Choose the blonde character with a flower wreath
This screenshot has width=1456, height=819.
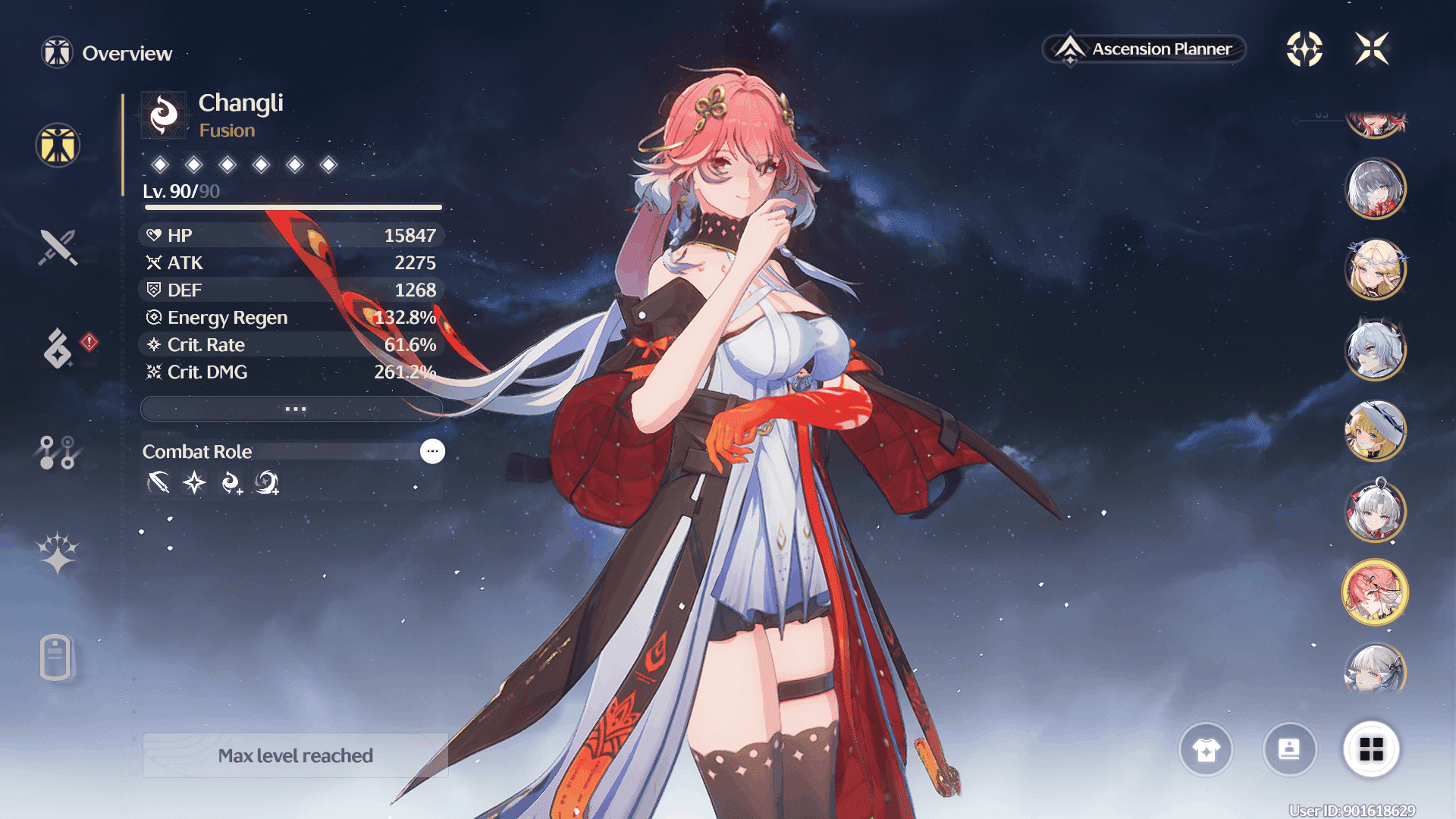(1376, 269)
